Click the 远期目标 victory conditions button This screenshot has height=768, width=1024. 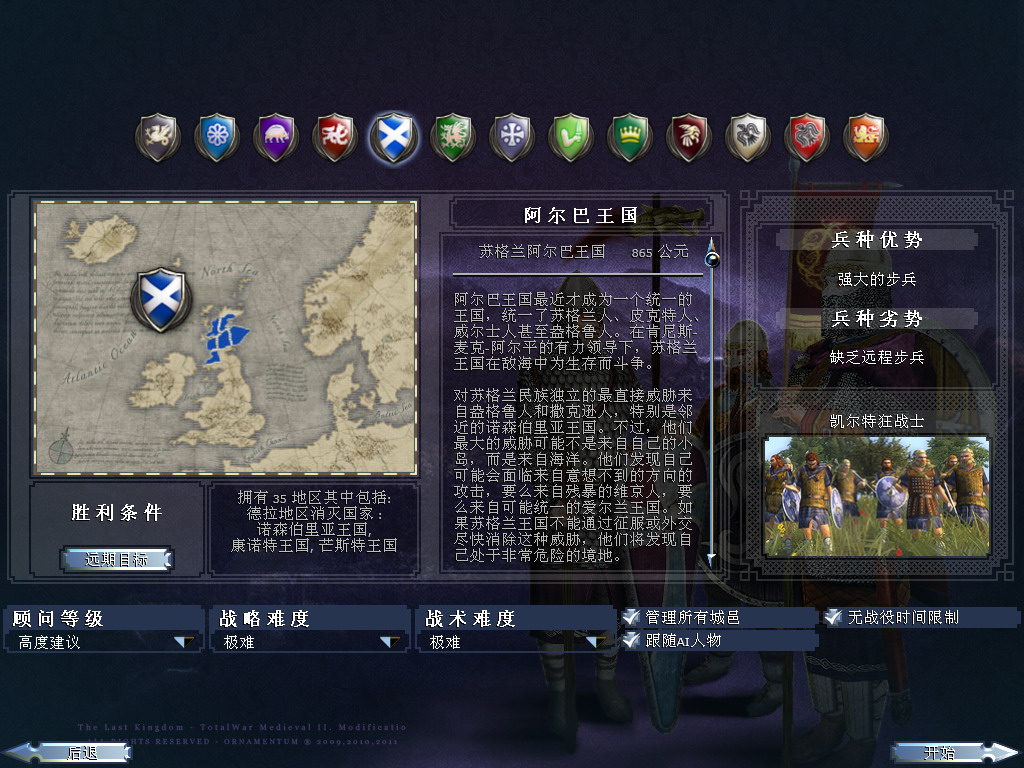(116, 559)
